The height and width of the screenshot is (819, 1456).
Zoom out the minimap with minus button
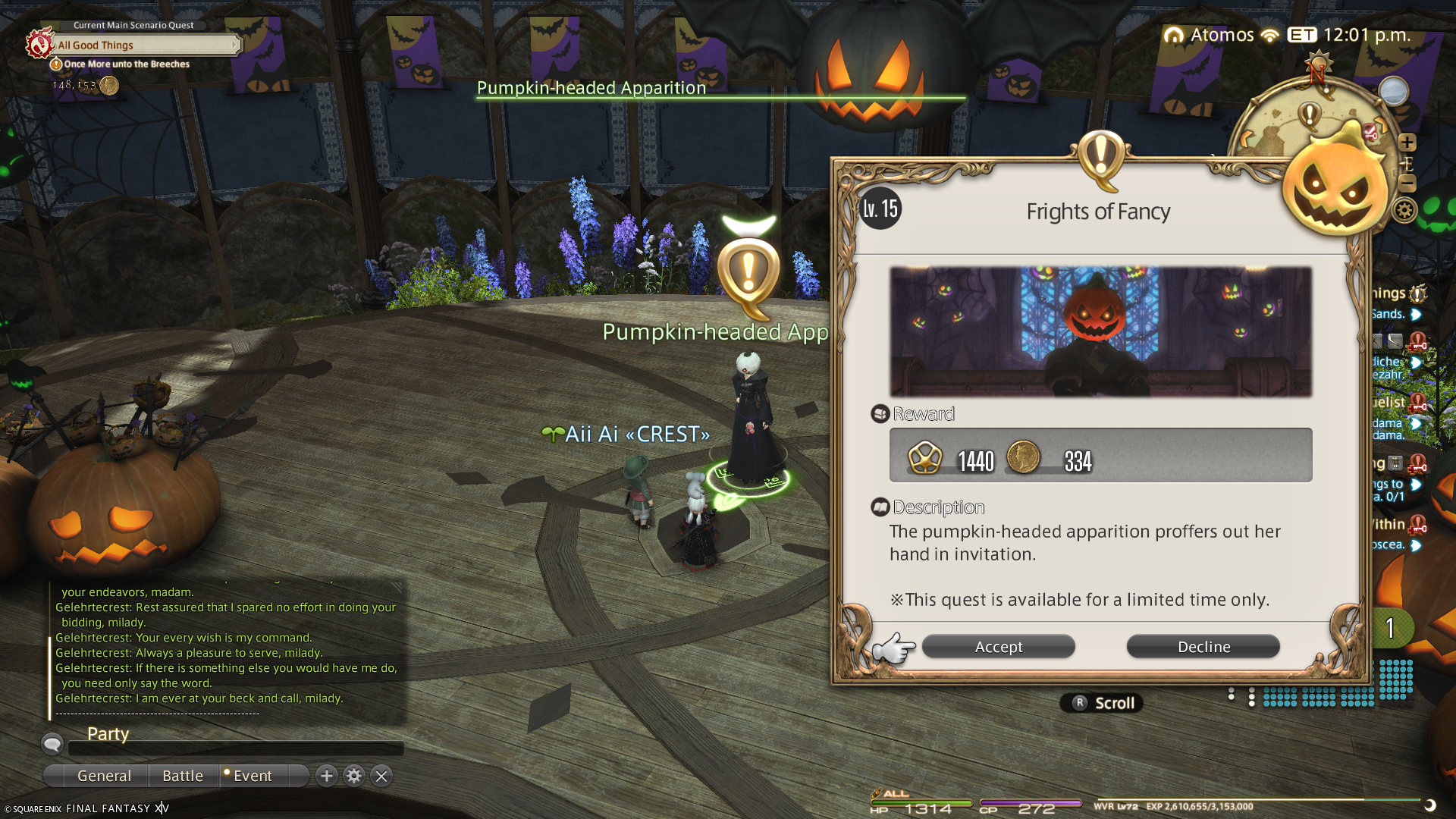tap(1407, 184)
